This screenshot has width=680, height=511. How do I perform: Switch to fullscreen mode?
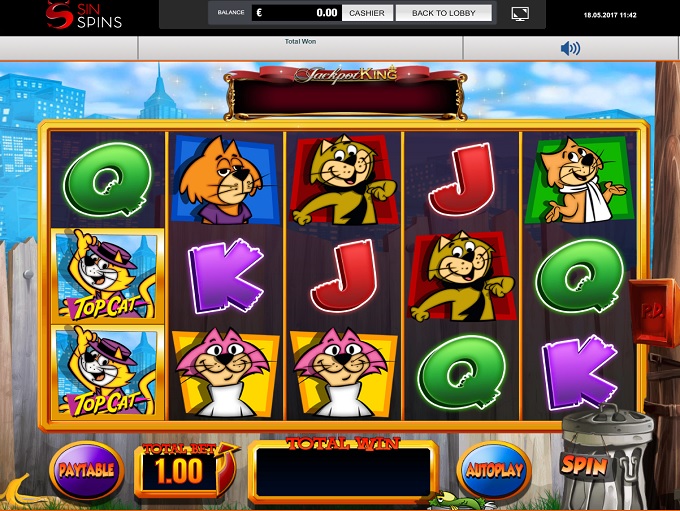519,13
